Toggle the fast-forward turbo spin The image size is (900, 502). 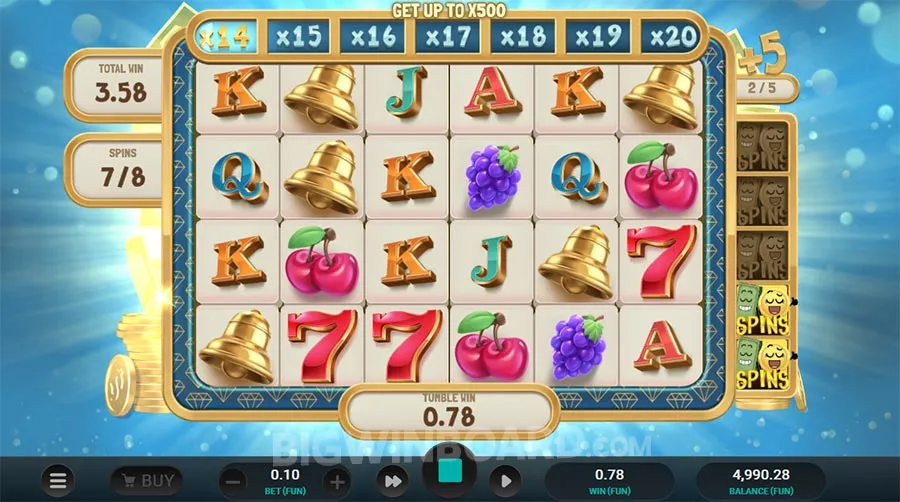pos(392,481)
